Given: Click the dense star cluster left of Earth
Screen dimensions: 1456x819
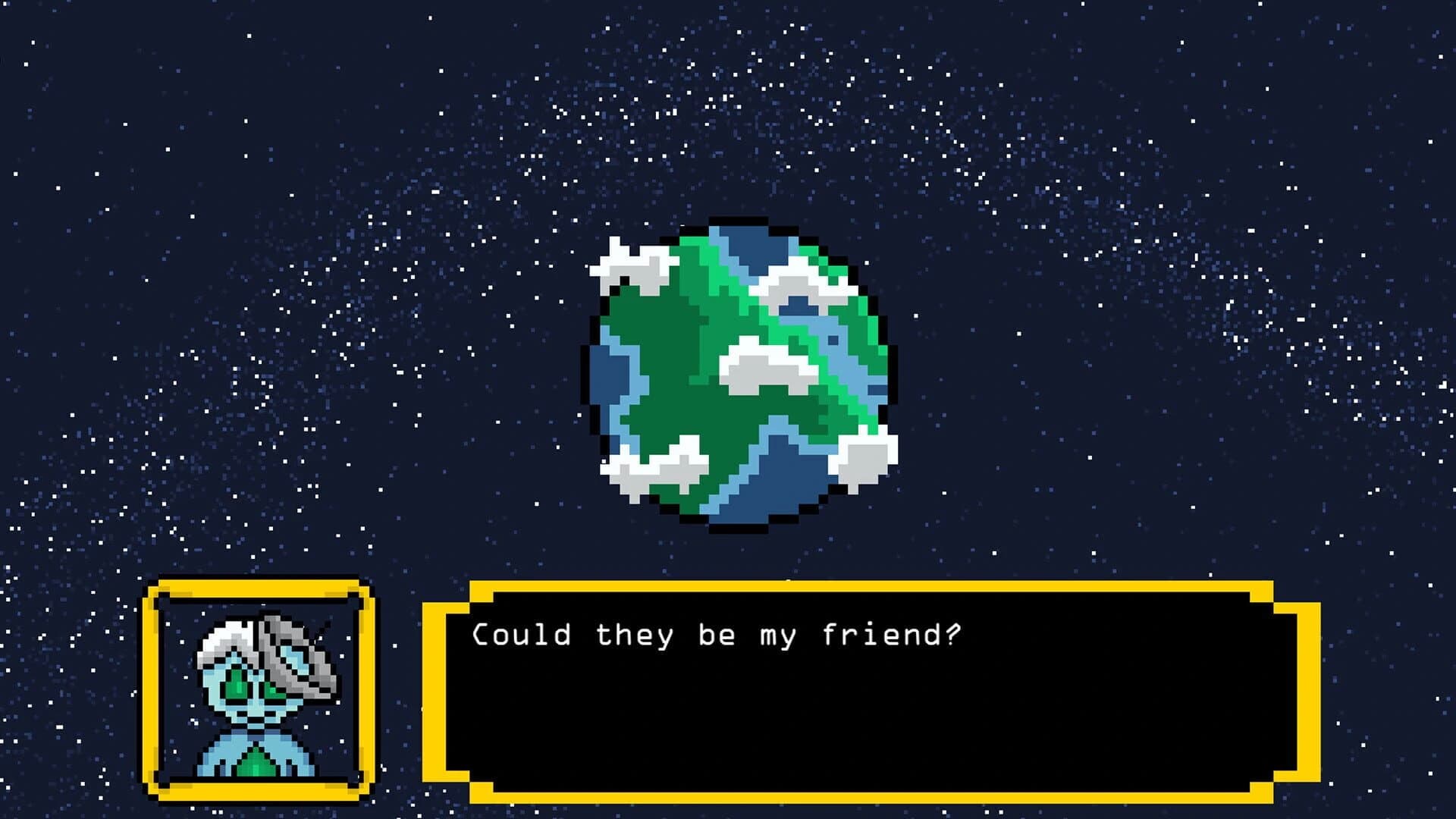Looking at the screenshot, I should [341, 303].
